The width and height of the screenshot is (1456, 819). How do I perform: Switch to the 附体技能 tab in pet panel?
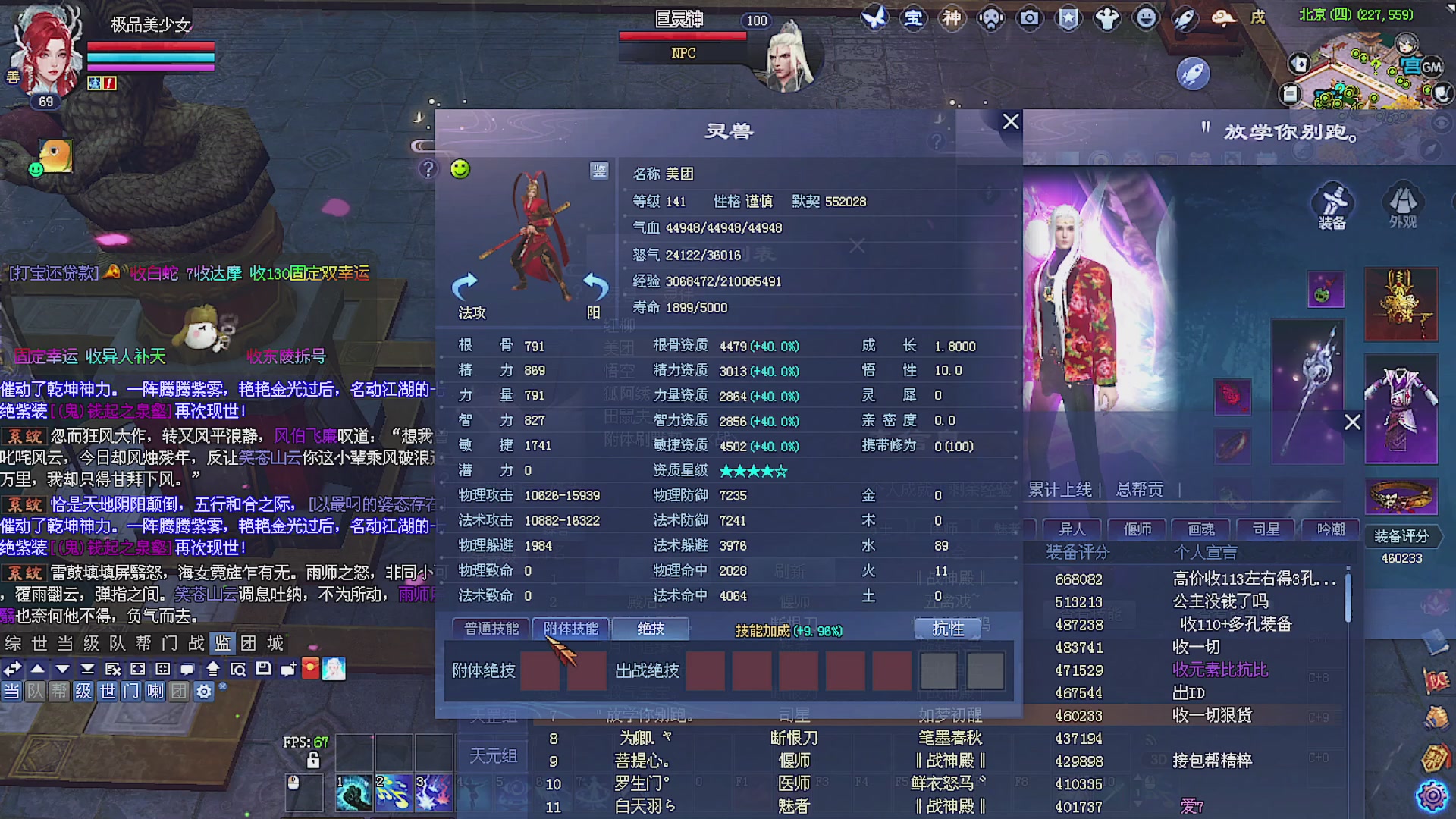pyautogui.click(x=570, y=629)
